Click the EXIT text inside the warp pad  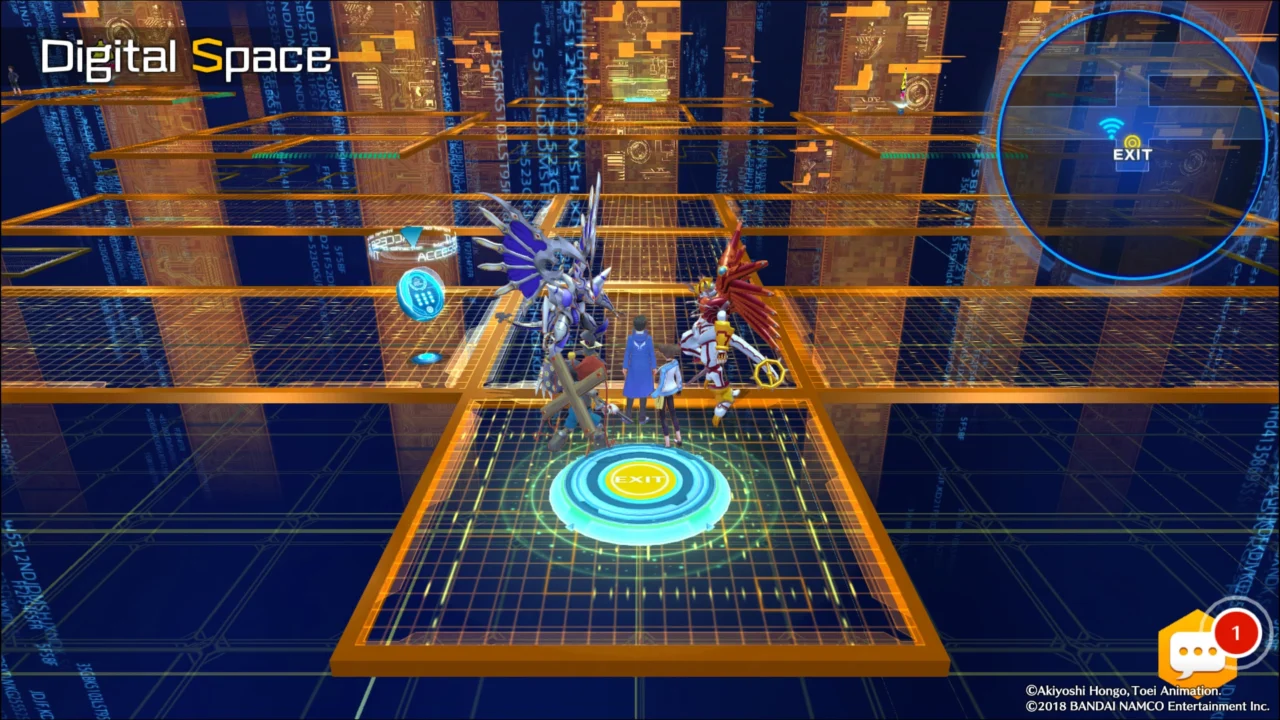pos(641,480)
